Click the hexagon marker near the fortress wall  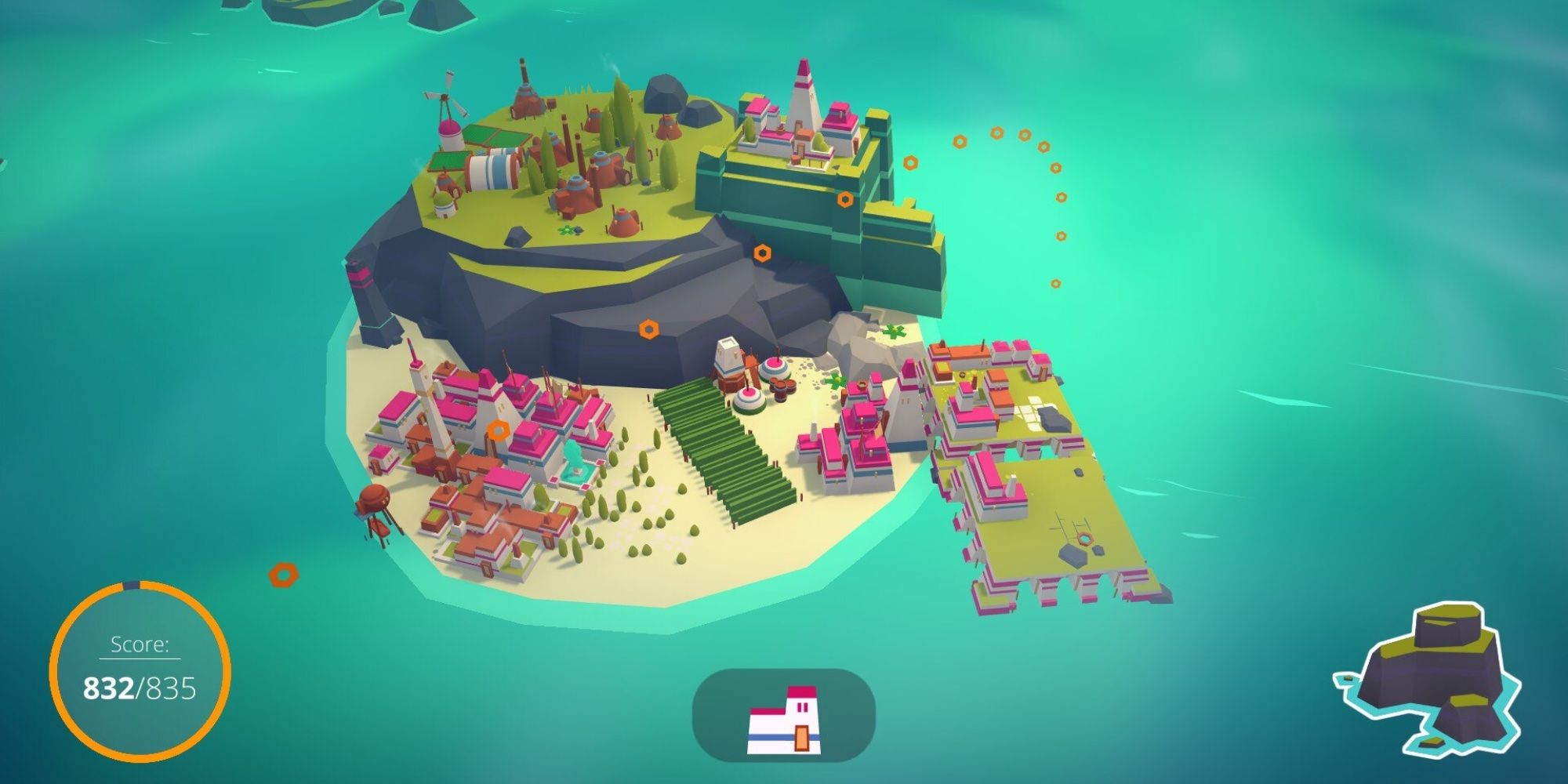click(845, 200)
